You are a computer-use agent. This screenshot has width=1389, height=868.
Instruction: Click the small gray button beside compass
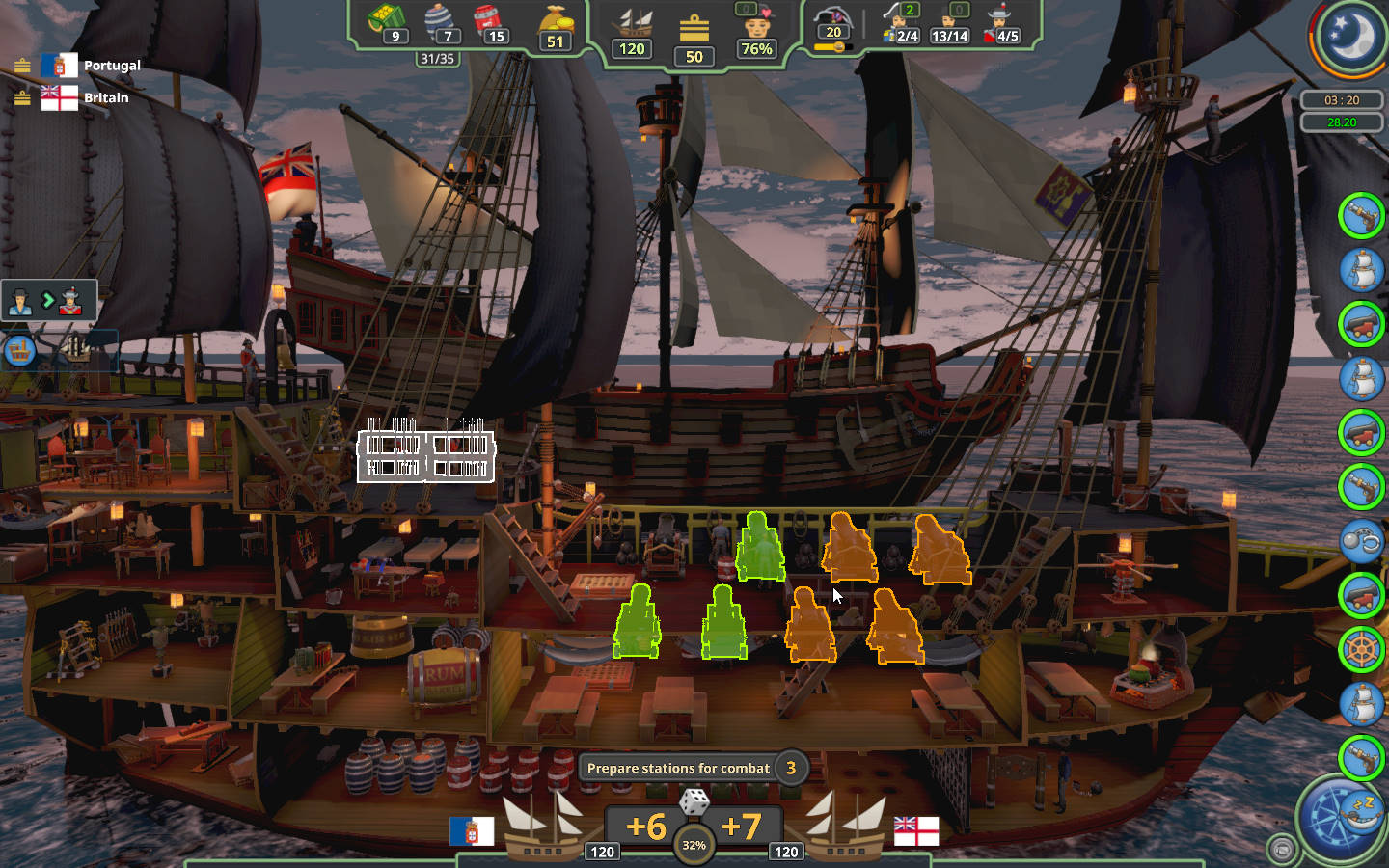coord(1282,849)
